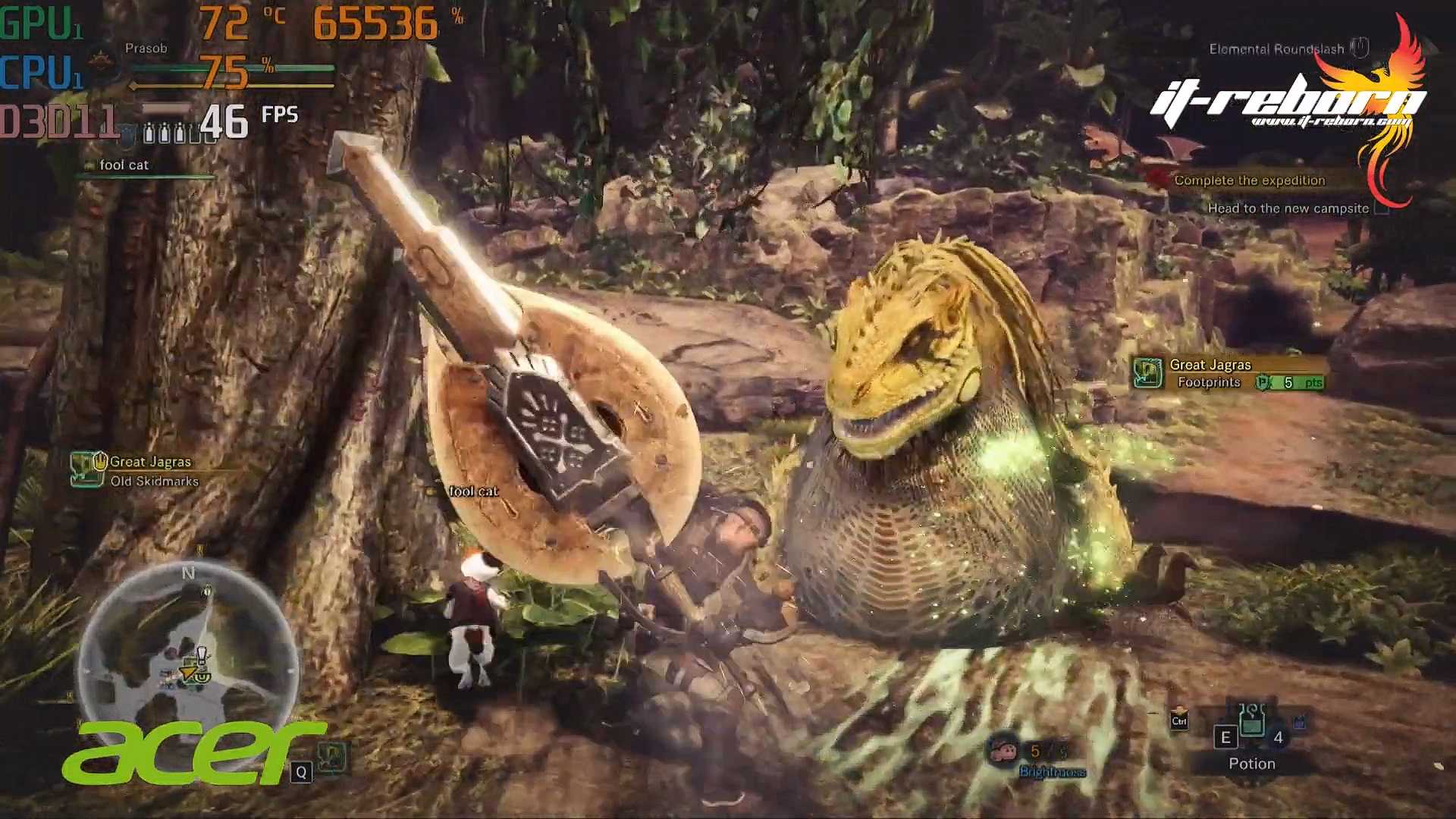The image size is (1456, 819).
Task: Open the Complete the expedition objective
Action: point(1249,180)
